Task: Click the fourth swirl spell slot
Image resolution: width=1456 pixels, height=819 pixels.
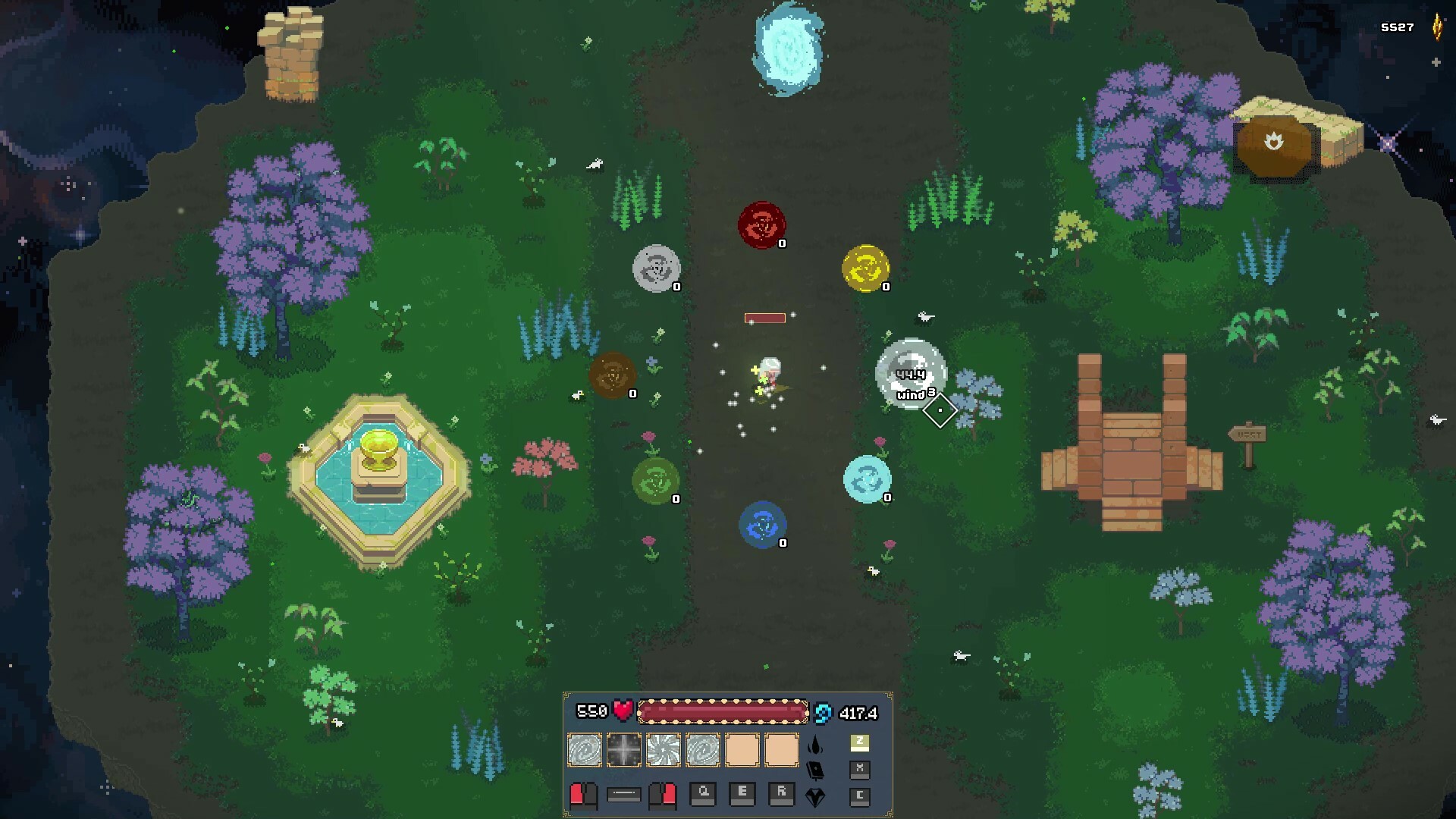Action: tap(702, 748)
